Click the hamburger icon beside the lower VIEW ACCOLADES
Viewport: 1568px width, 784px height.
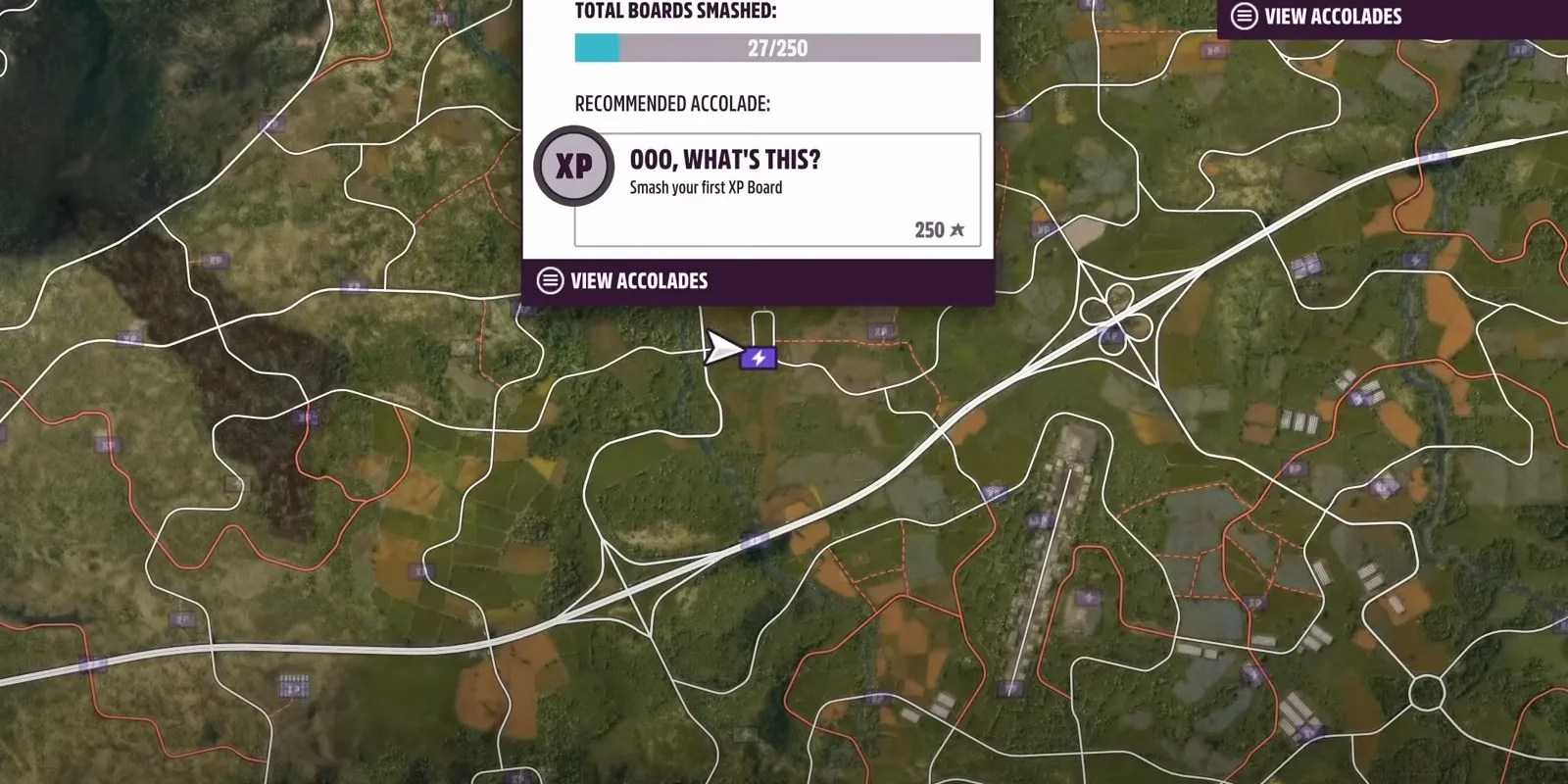point(549,280)
